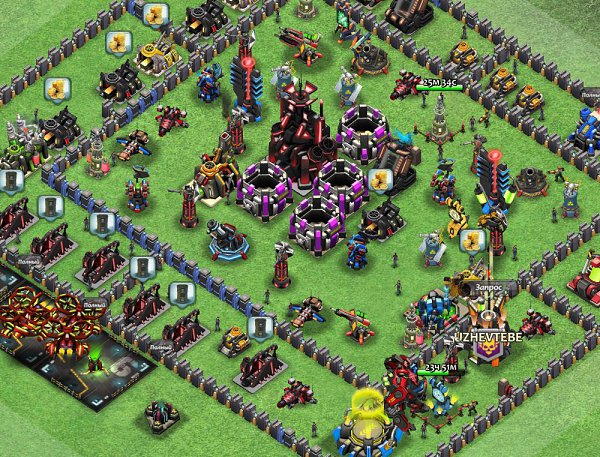
Task: Click the "Запрос" request button
Action: pyautogui.click(x=490, y=285)
